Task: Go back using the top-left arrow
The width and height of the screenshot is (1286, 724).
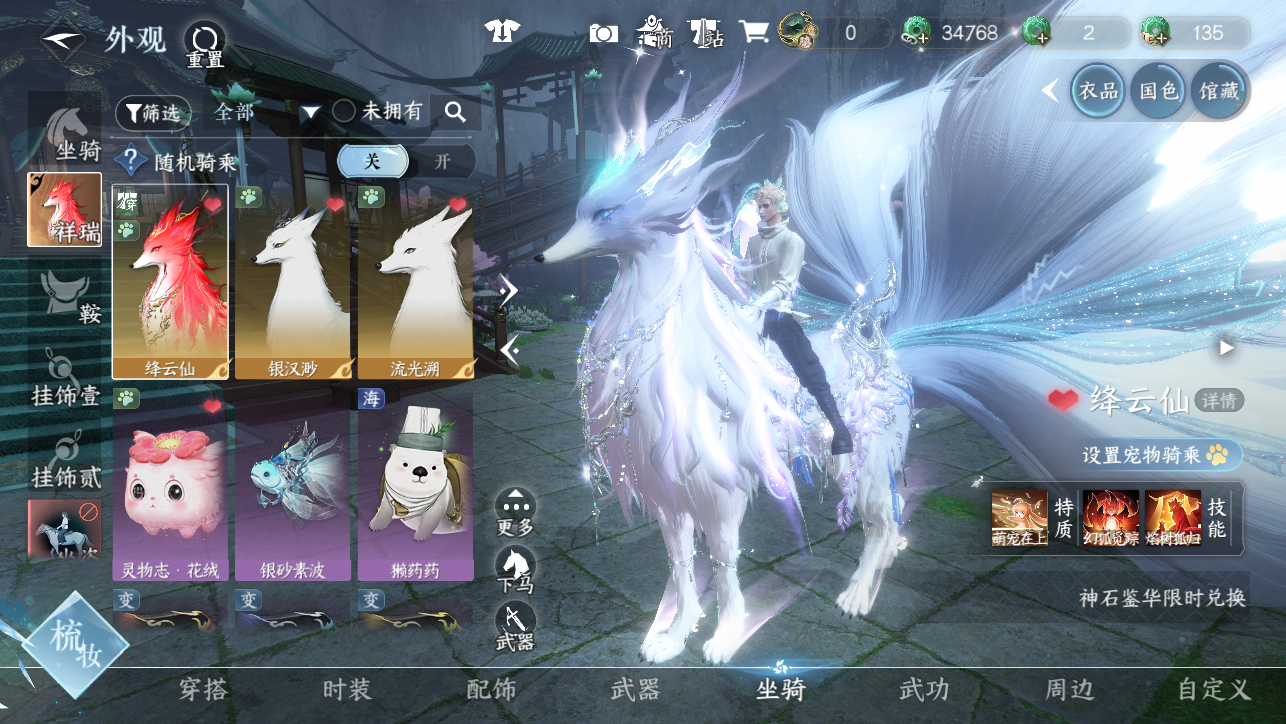Action: pos(62,41)
